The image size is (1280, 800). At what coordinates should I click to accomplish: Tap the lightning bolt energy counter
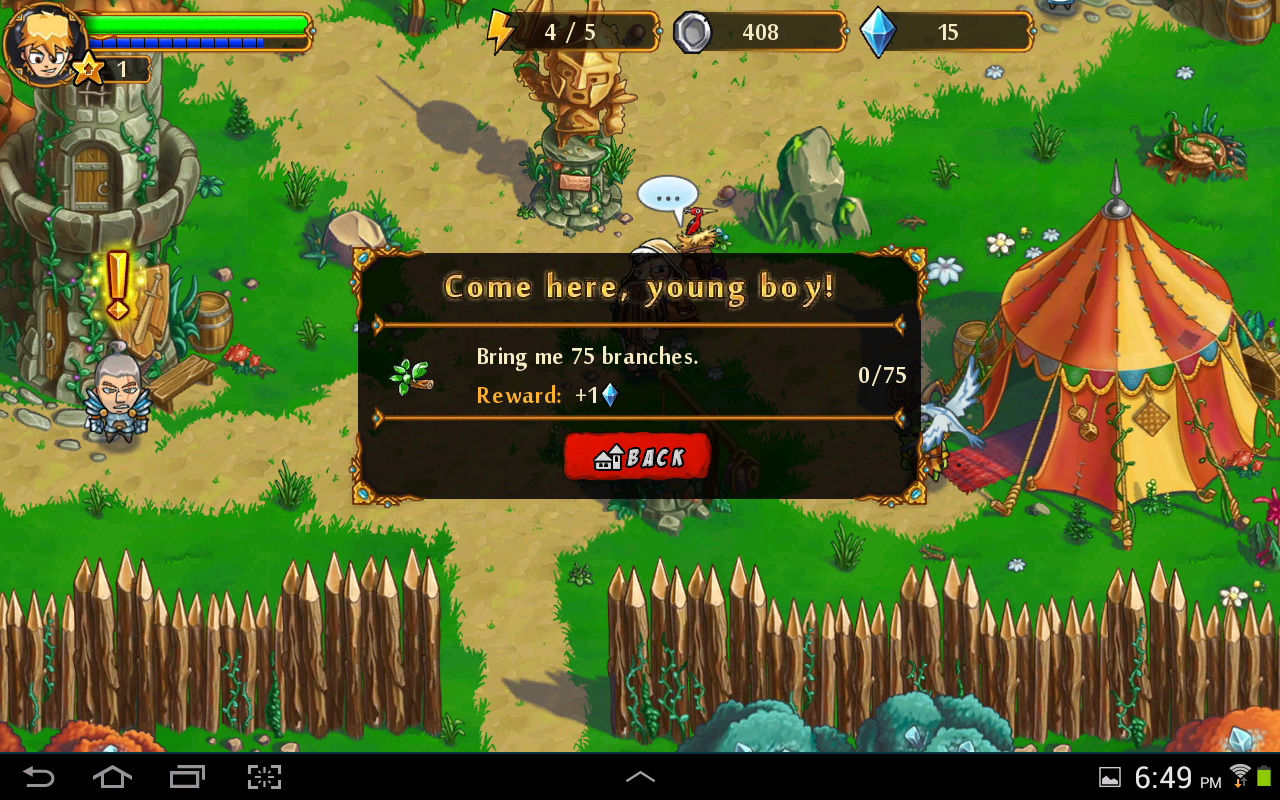(x=572, y=32)
